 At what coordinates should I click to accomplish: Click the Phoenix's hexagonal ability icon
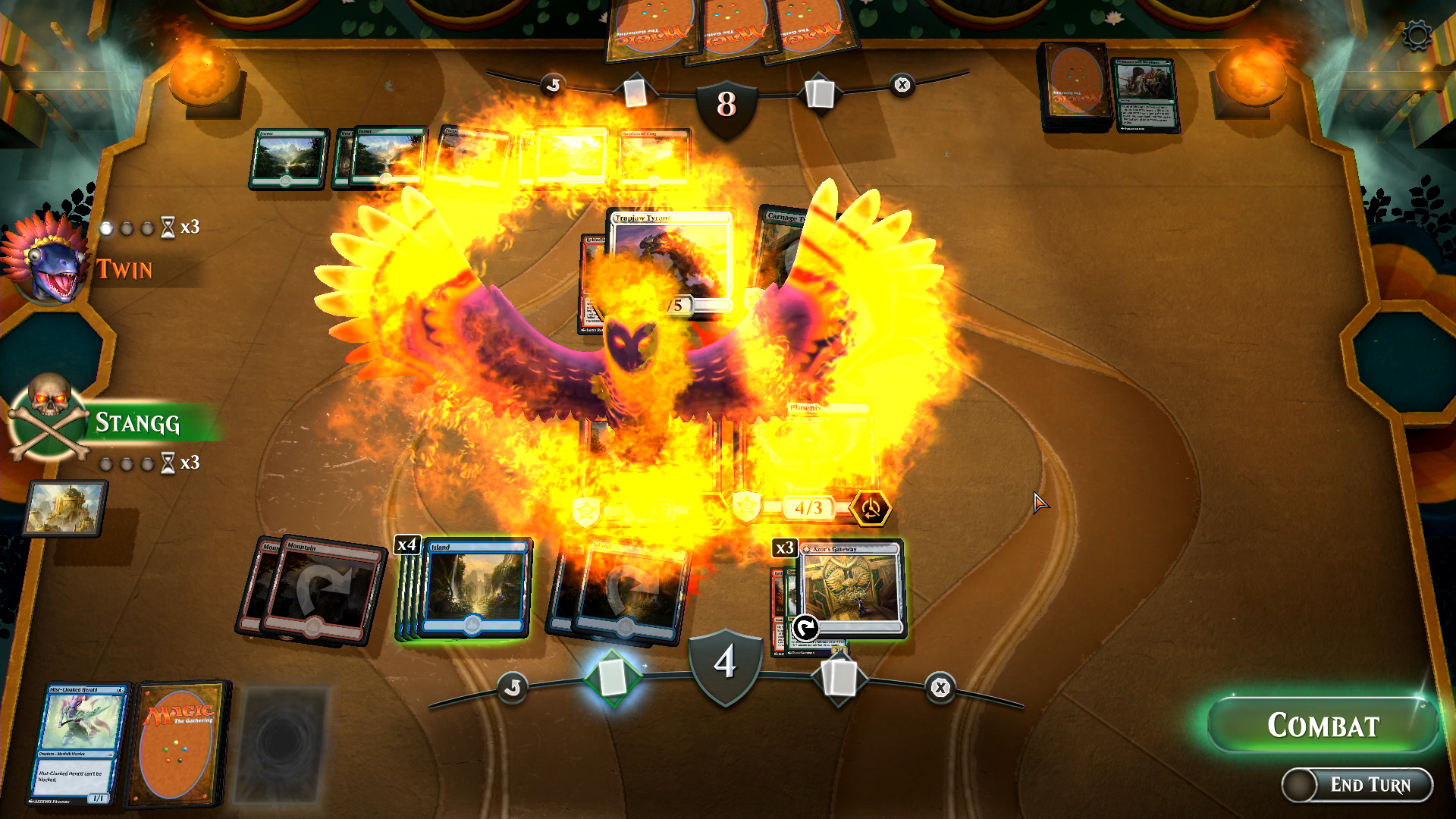pos(871,508)
